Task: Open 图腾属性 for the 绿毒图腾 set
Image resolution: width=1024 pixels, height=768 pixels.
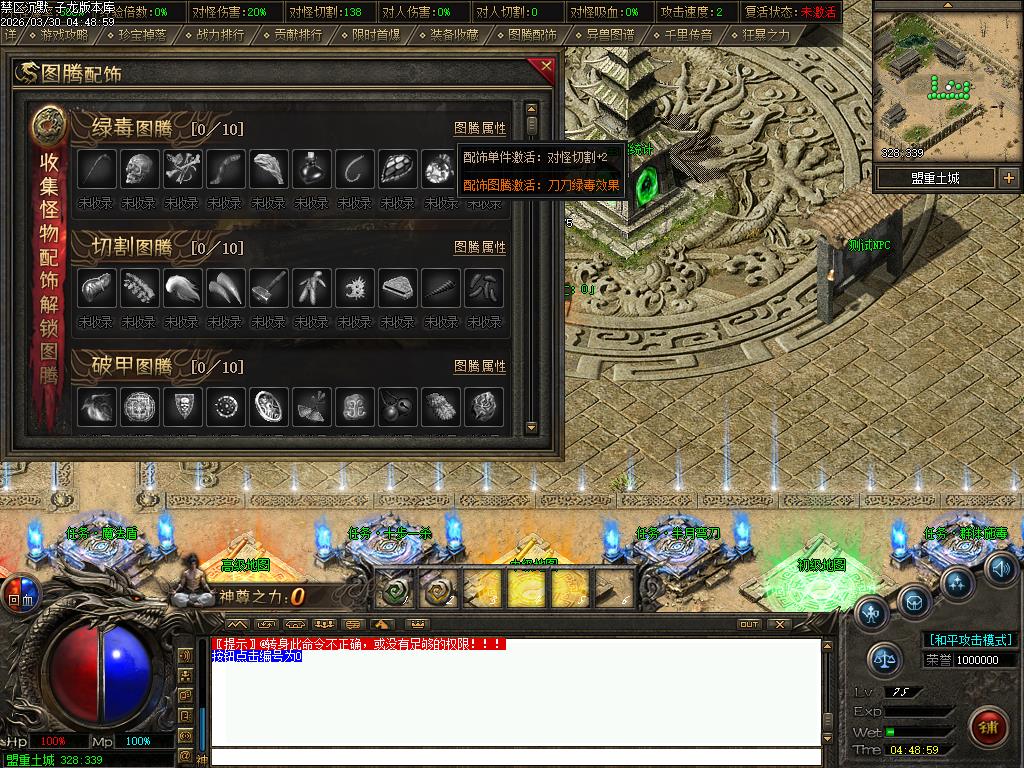Action: pos(480,129)
